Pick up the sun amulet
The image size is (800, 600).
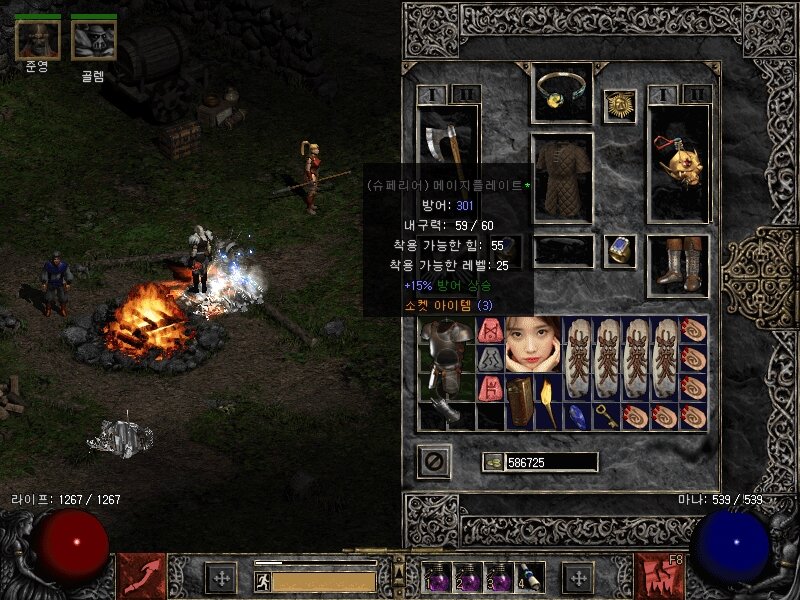tap(619, 106)
